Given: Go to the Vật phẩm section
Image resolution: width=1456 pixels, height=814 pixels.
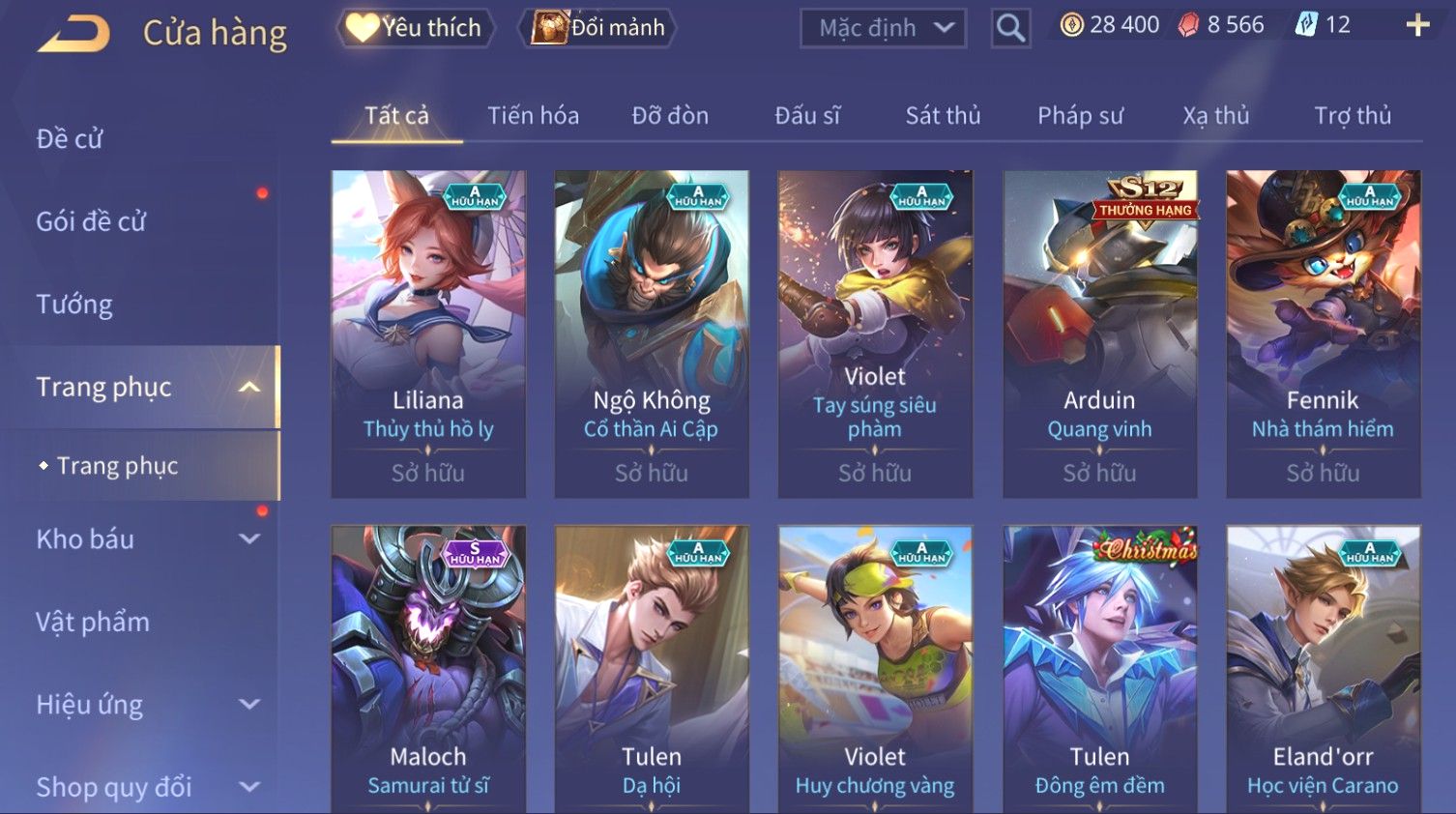Looking at the screenshot, I should pyautogui.click(x=93, y=622).
